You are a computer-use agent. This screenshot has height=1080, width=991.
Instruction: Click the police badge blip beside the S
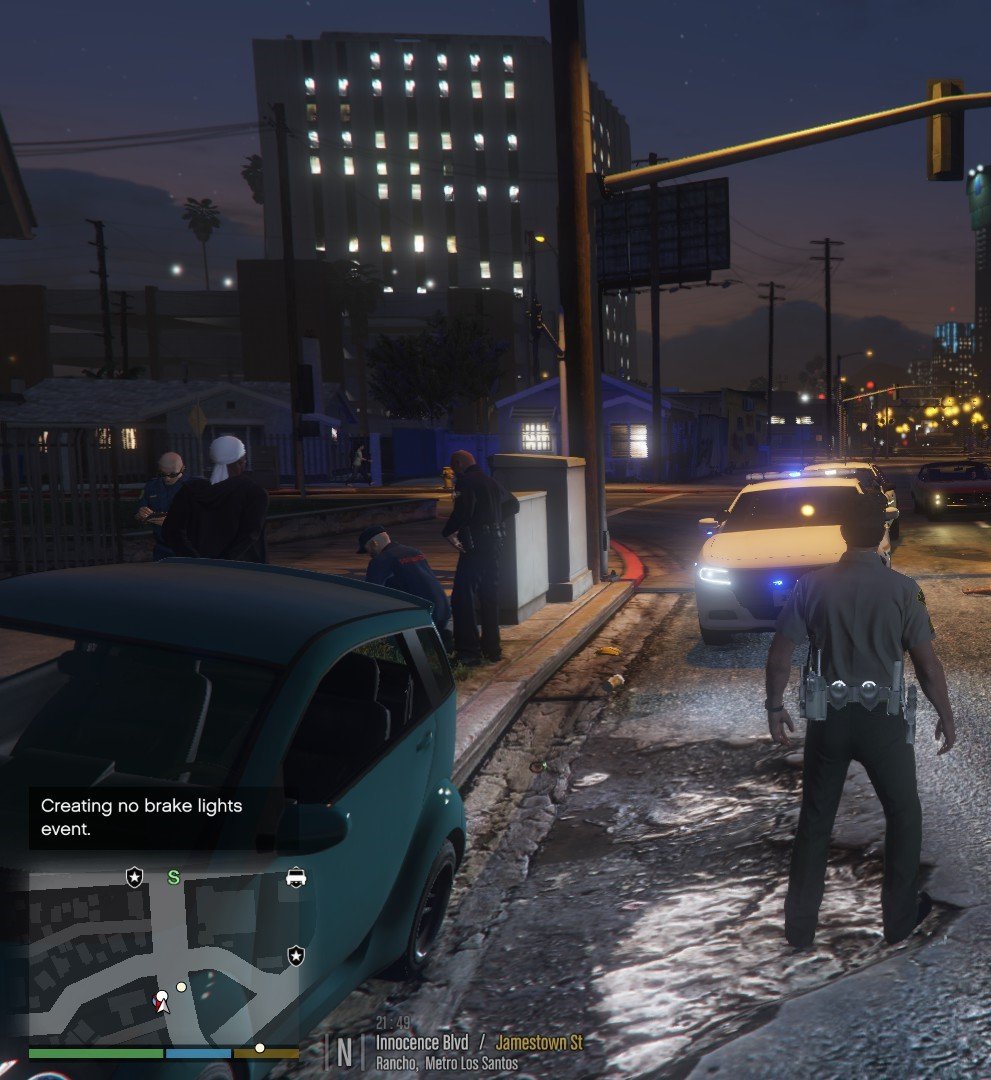pos(134,877)
